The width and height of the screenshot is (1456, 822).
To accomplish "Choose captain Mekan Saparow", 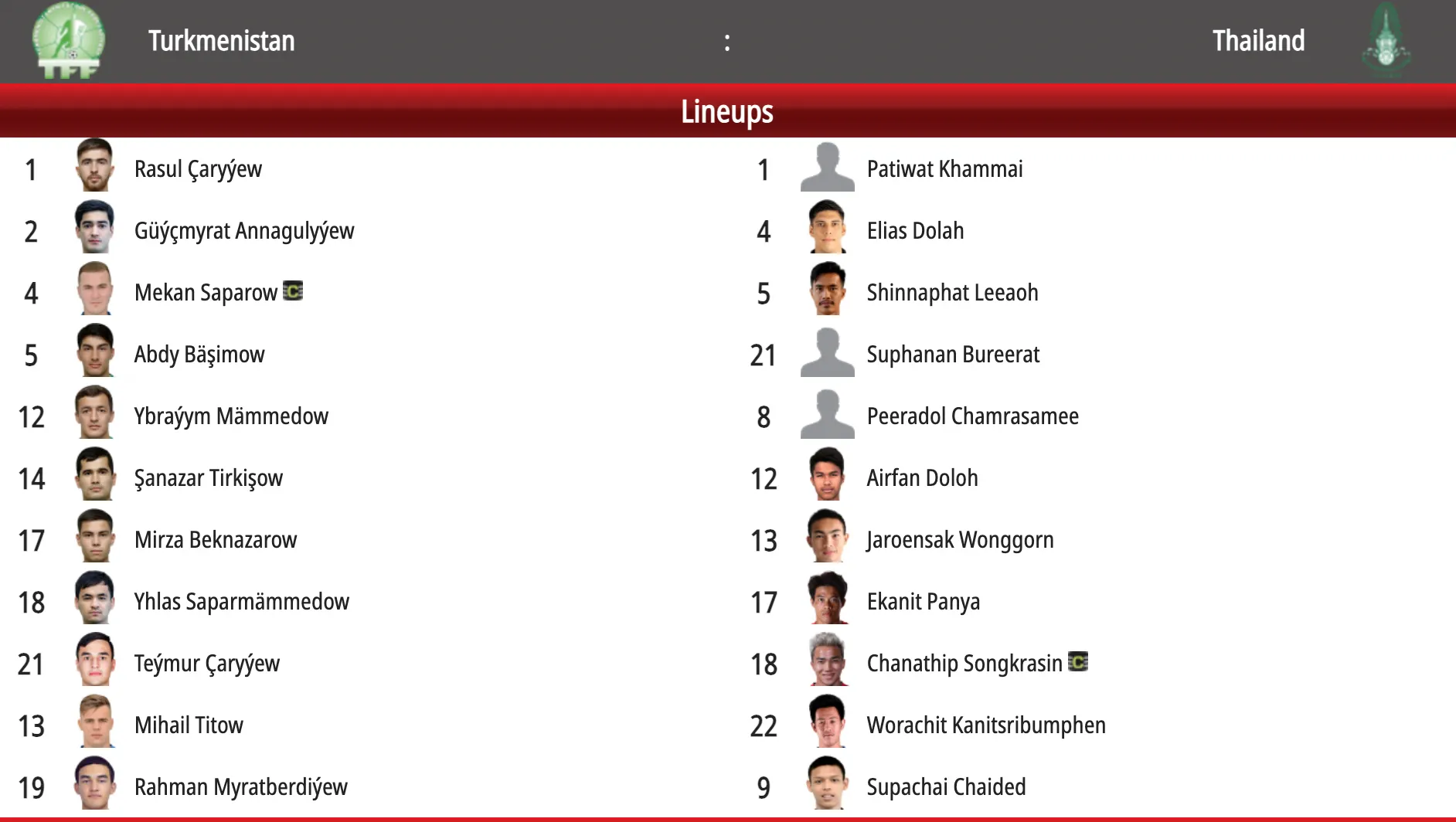I will (x=206, y=293).
